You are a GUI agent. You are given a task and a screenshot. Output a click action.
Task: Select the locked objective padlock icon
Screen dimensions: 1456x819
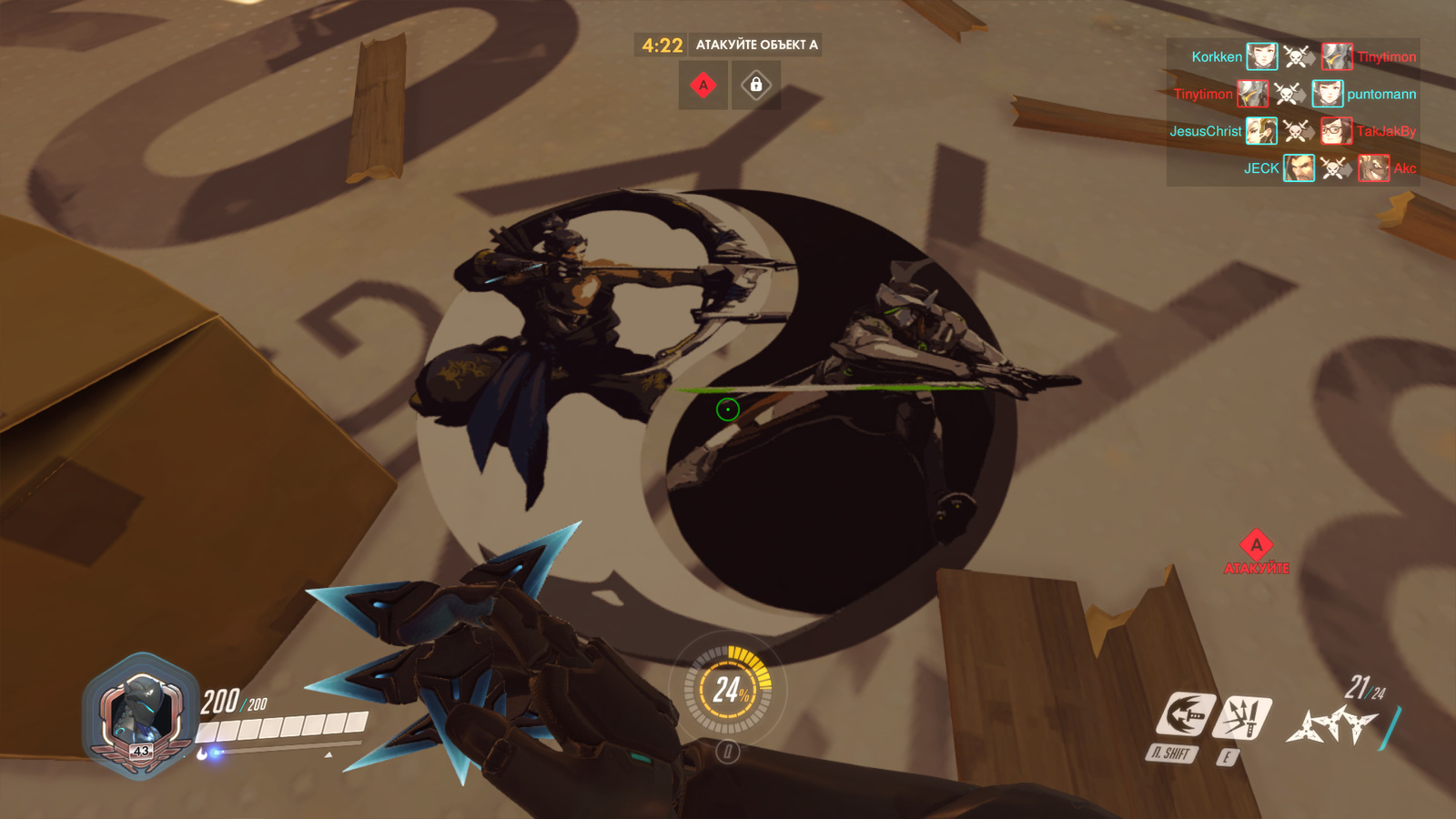tap(755, 86)
